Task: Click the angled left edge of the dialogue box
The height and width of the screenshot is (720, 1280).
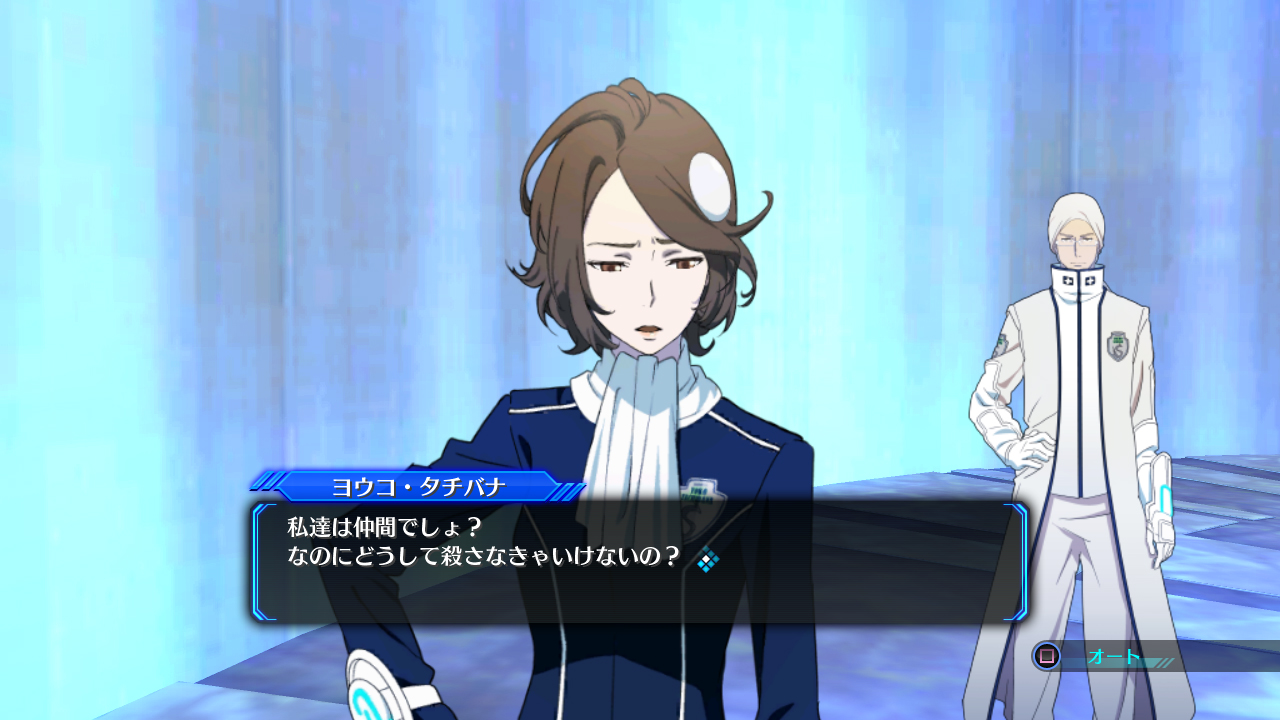Action: click(x=260, y=555)
